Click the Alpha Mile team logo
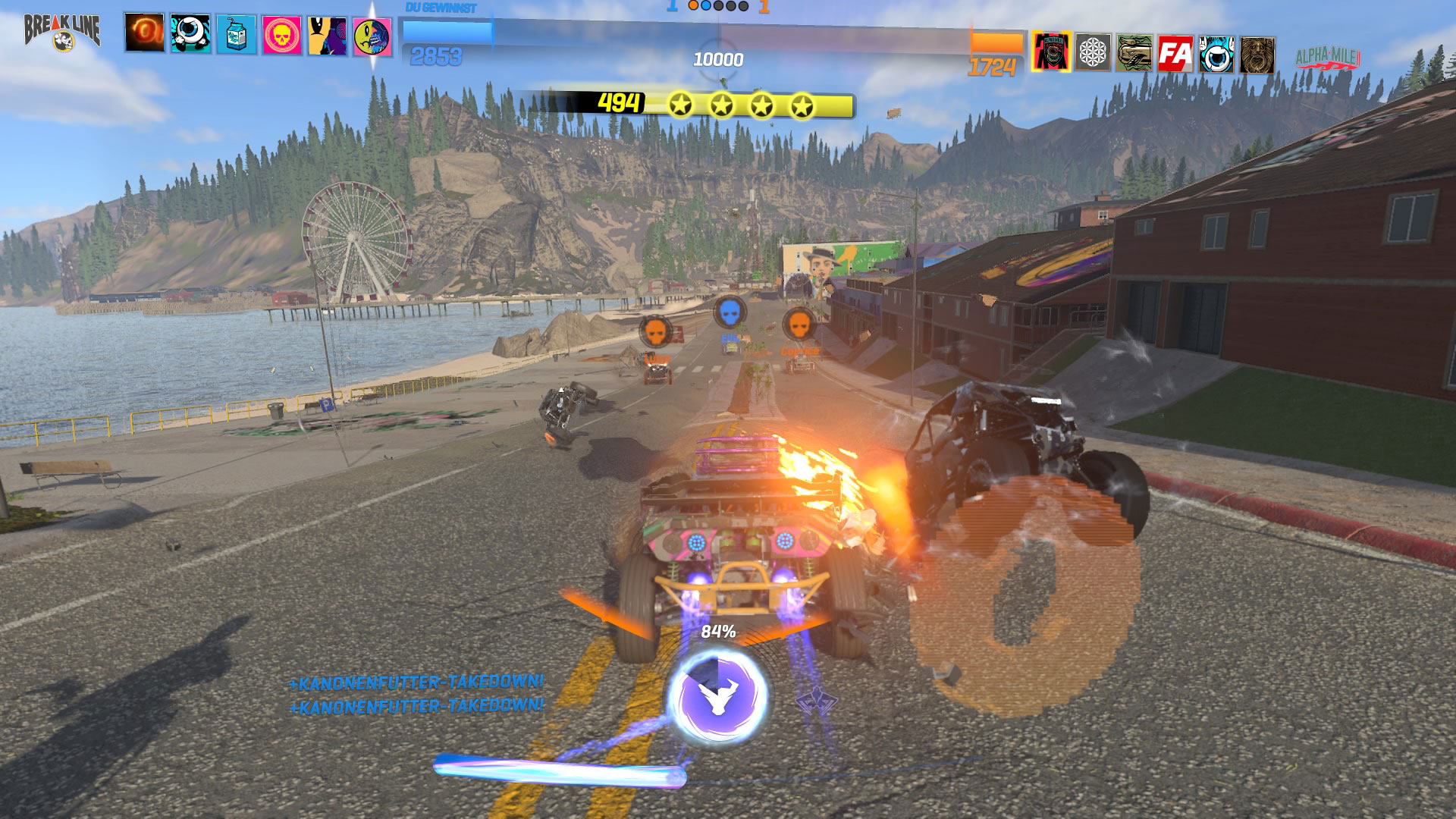The height and width of the screenshot is (819, 1456). coord(1328,57)
